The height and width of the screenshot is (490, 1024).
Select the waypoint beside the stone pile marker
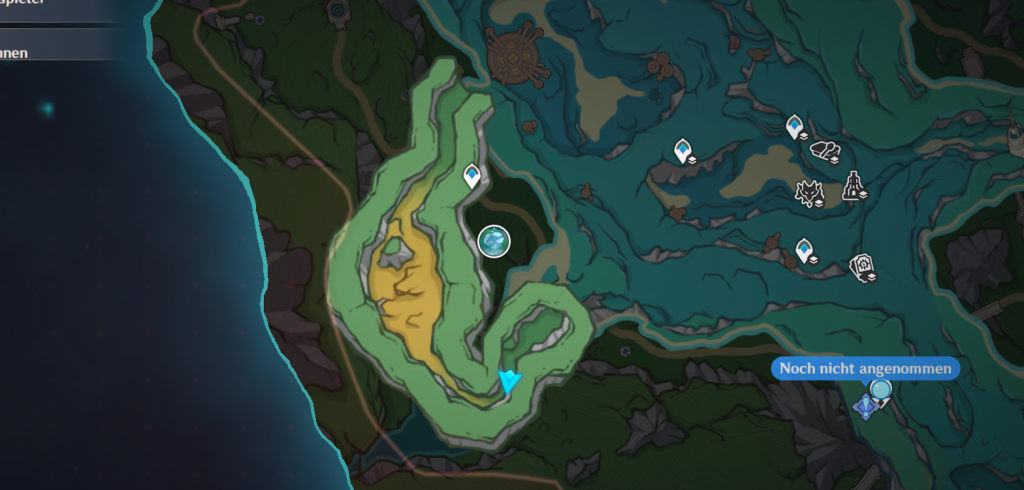click(795, 127)
